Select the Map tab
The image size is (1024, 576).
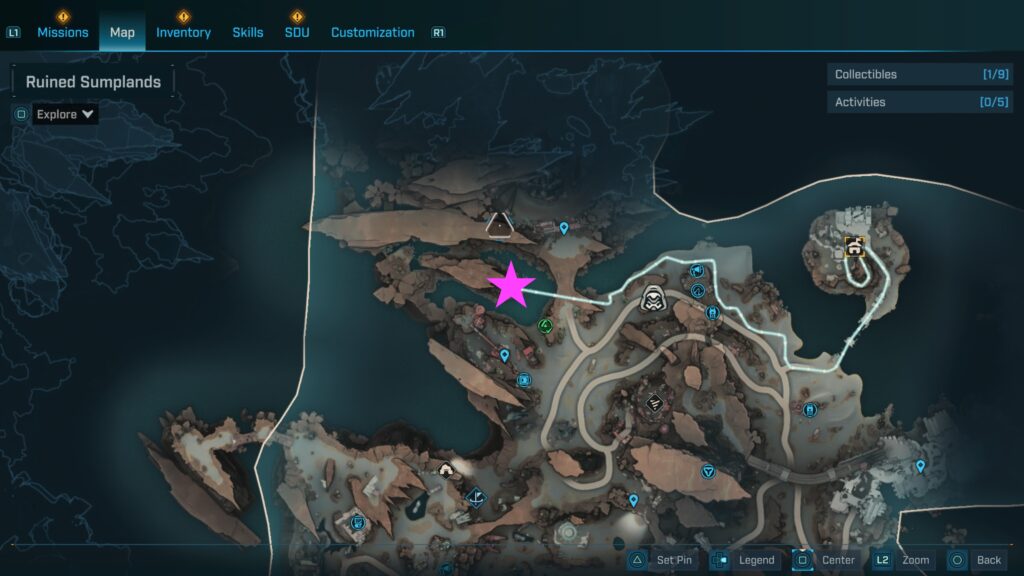tap(122, 32)
